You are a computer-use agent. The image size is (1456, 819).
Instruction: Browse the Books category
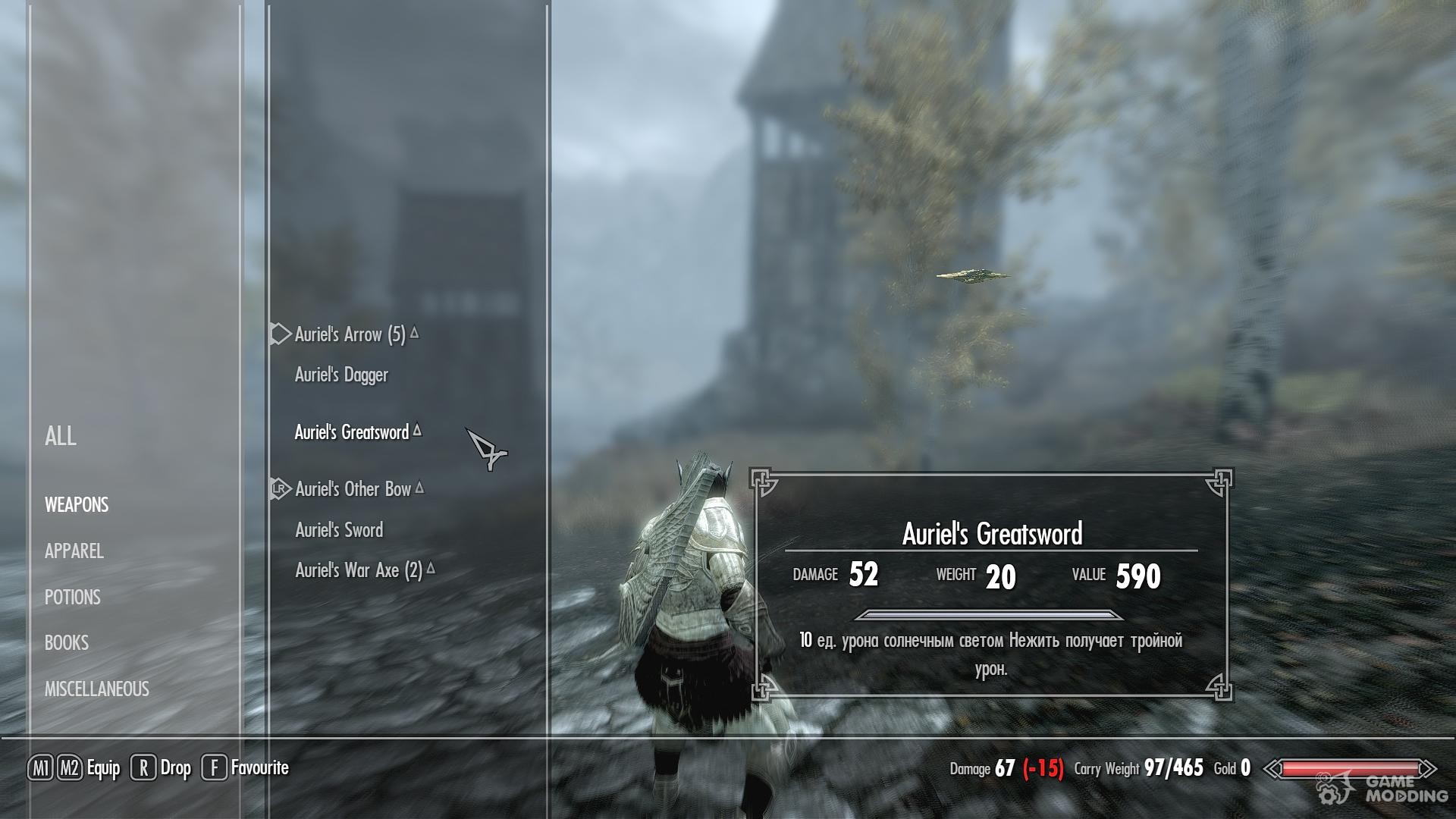(x=67, y=643)
